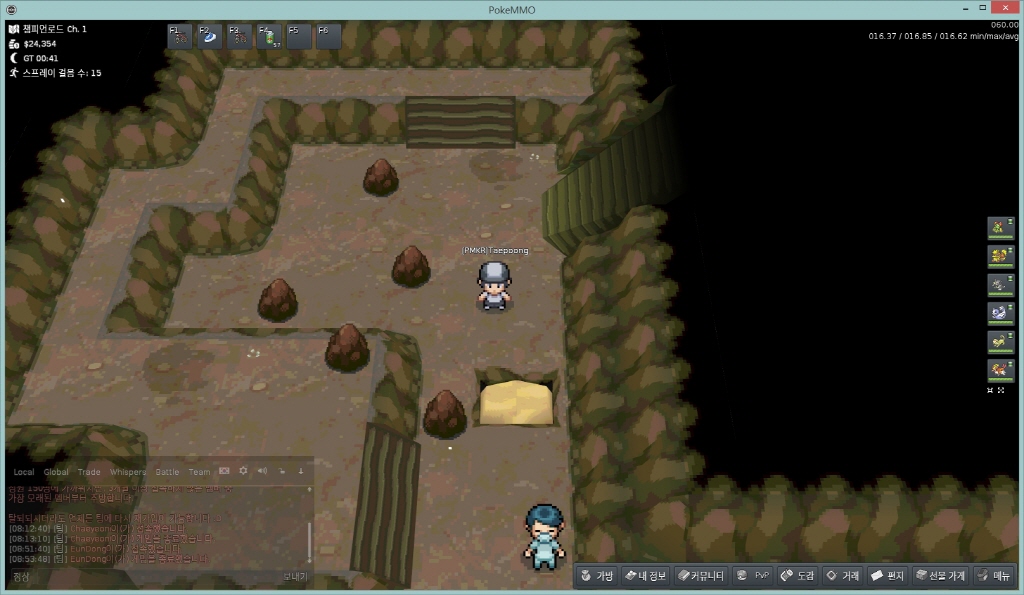This screenshot has height=595, width=1024.
Task: Toggle the chat sound speaker icon
Action: (262, 471)
